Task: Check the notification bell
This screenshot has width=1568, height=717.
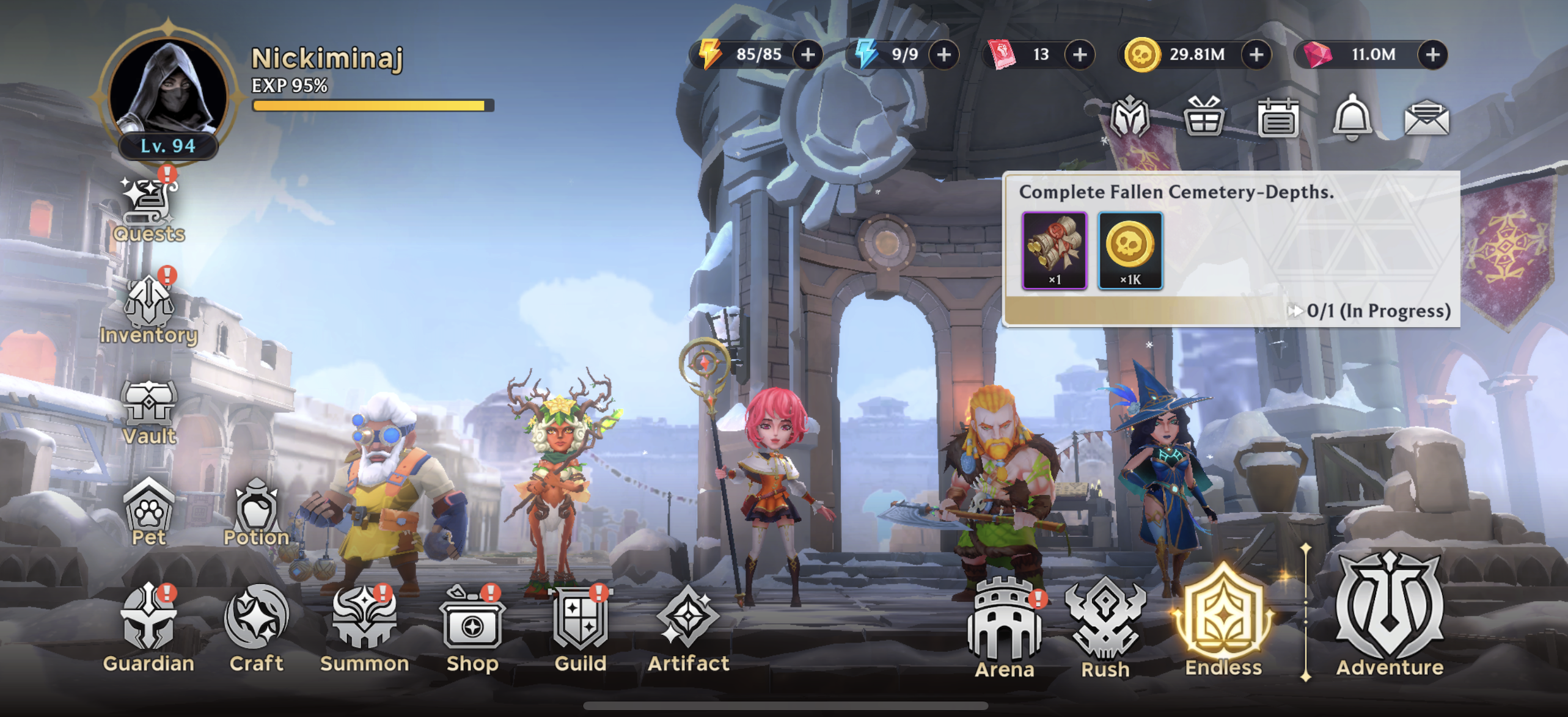Action: pyautogui.click(x=1352, y=117)
